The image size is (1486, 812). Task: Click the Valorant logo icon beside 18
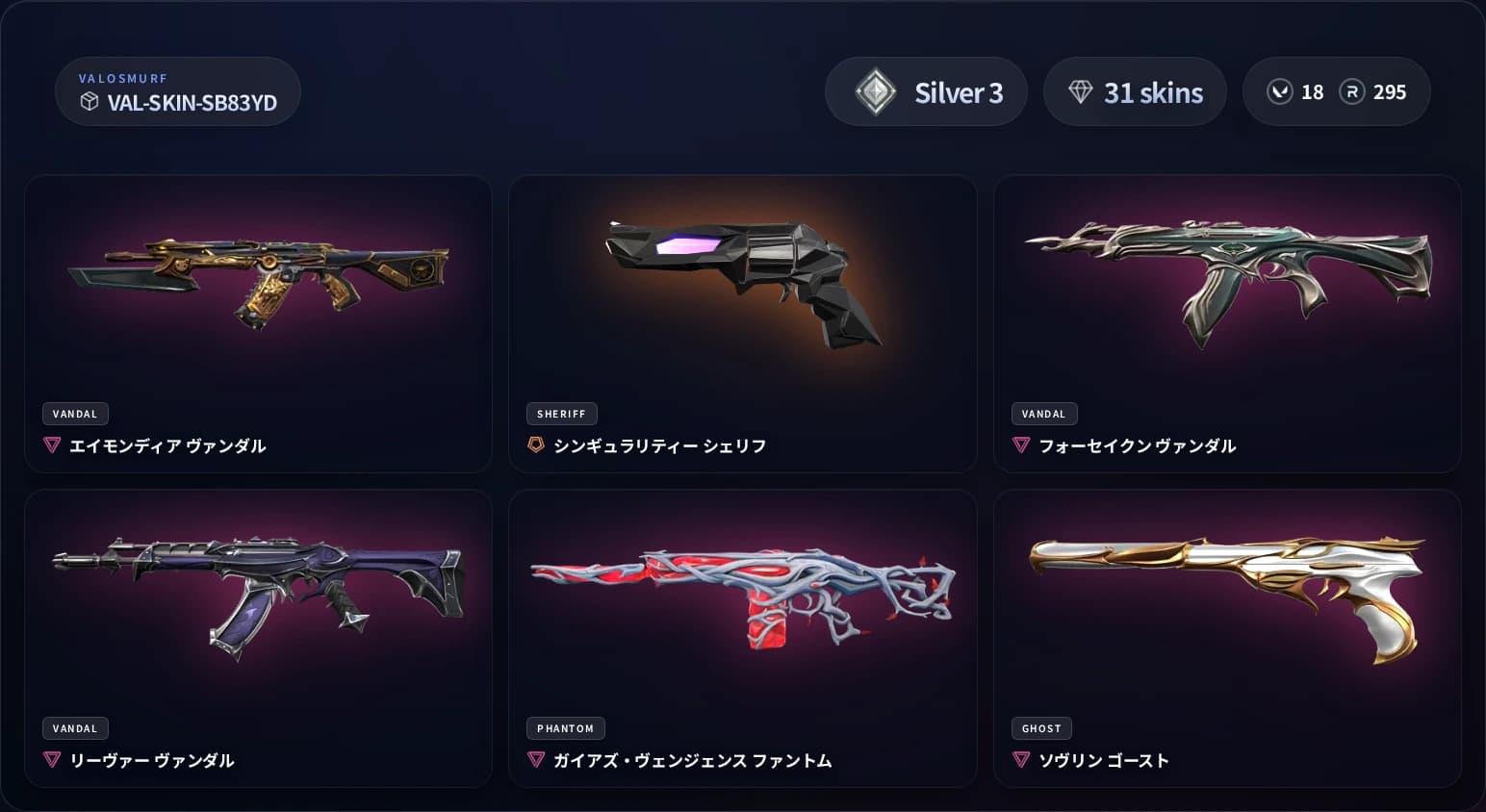click(x=1280, y=91)
